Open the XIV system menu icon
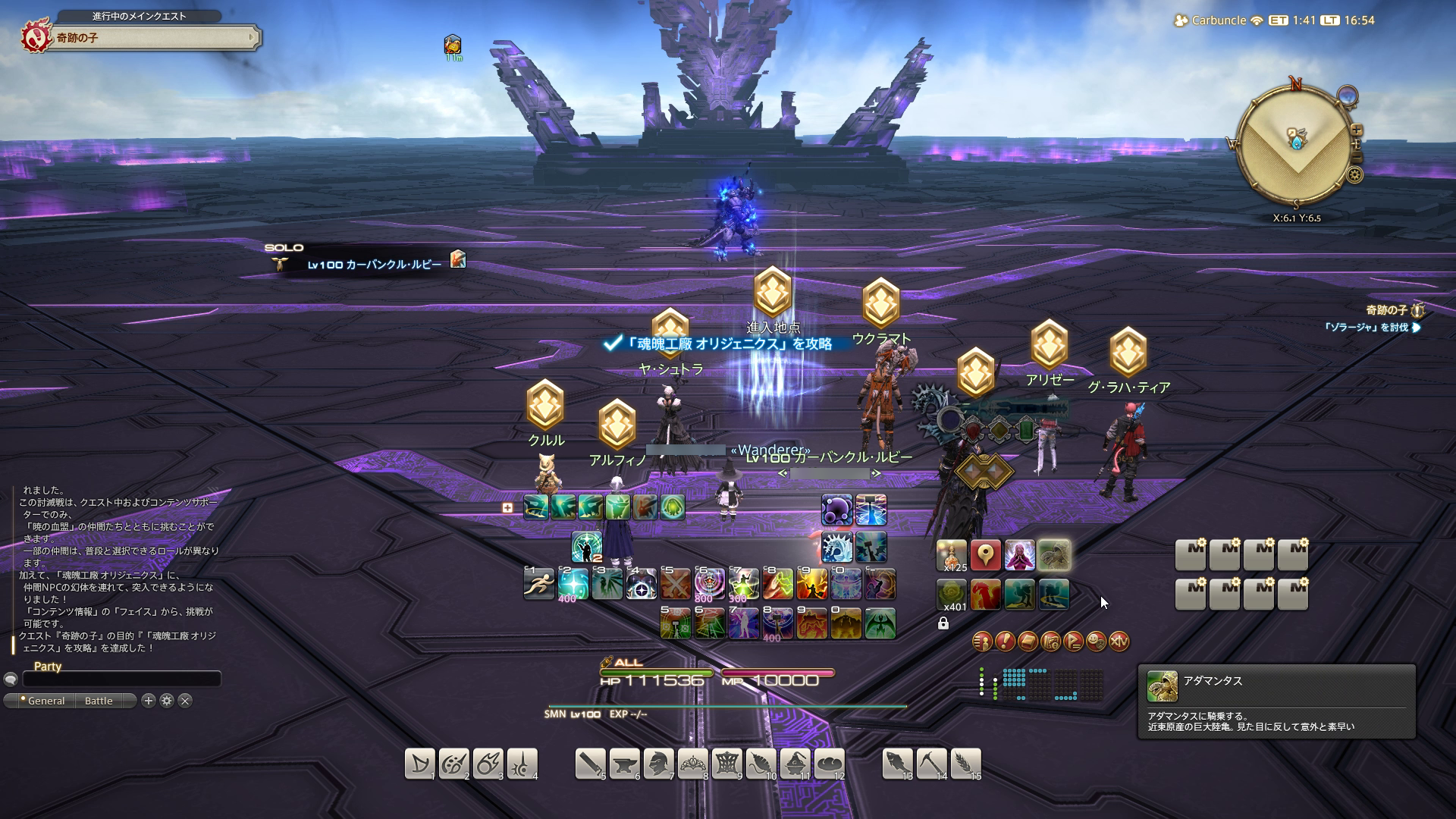1456x819 pixels. [1119, 642]
